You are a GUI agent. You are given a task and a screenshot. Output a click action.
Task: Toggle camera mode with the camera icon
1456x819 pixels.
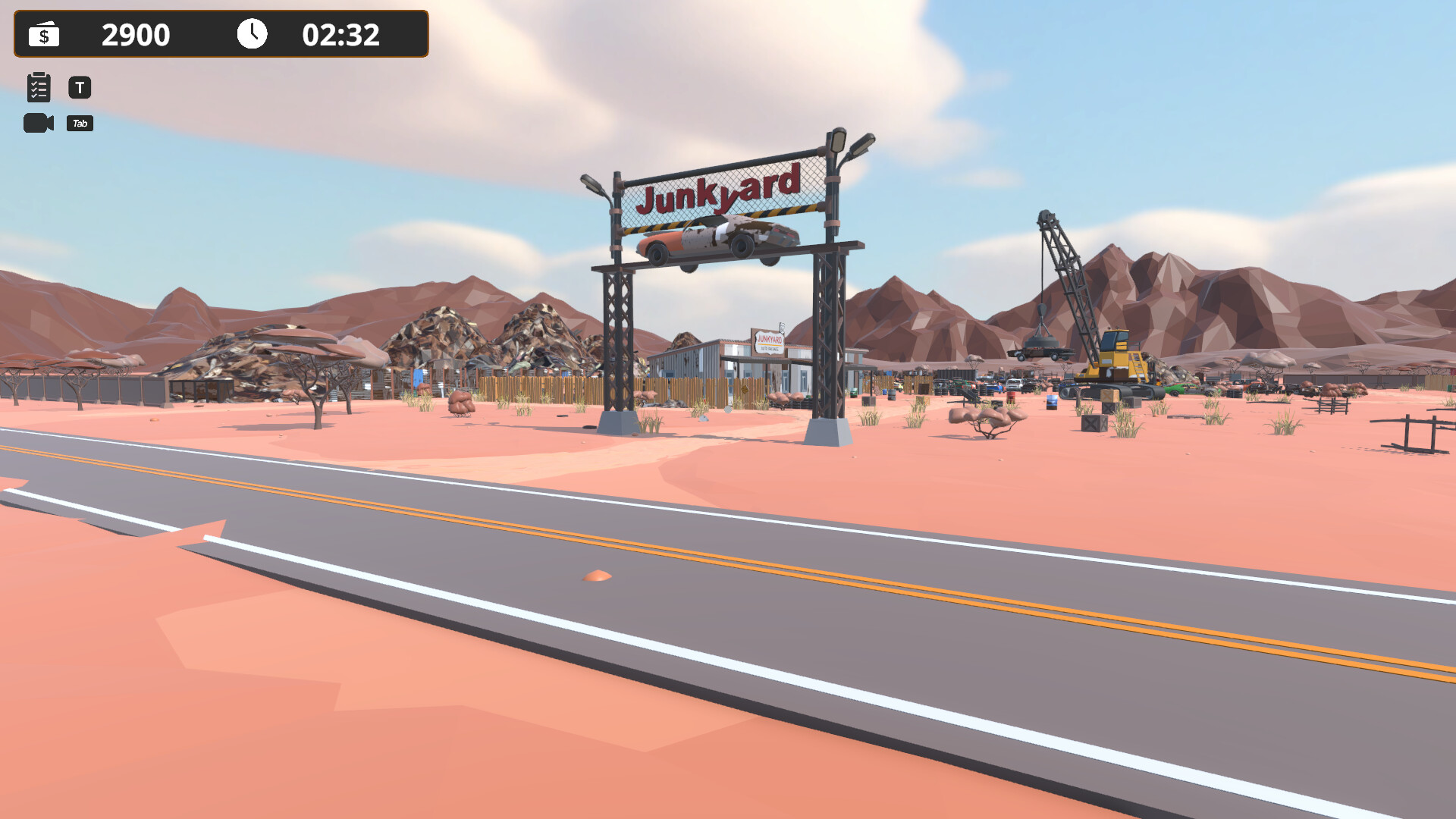point(39,123)
